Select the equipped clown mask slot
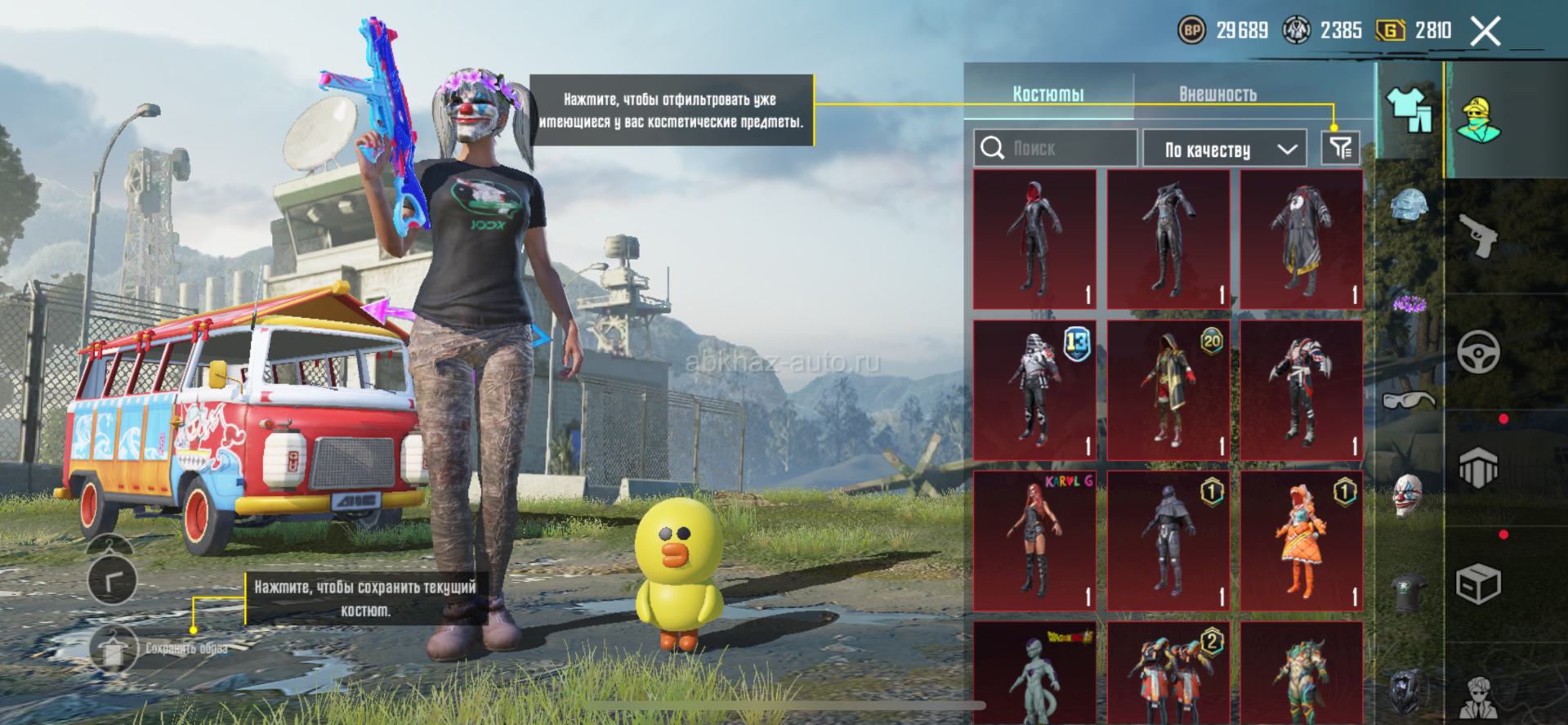 click(1409, 495)
